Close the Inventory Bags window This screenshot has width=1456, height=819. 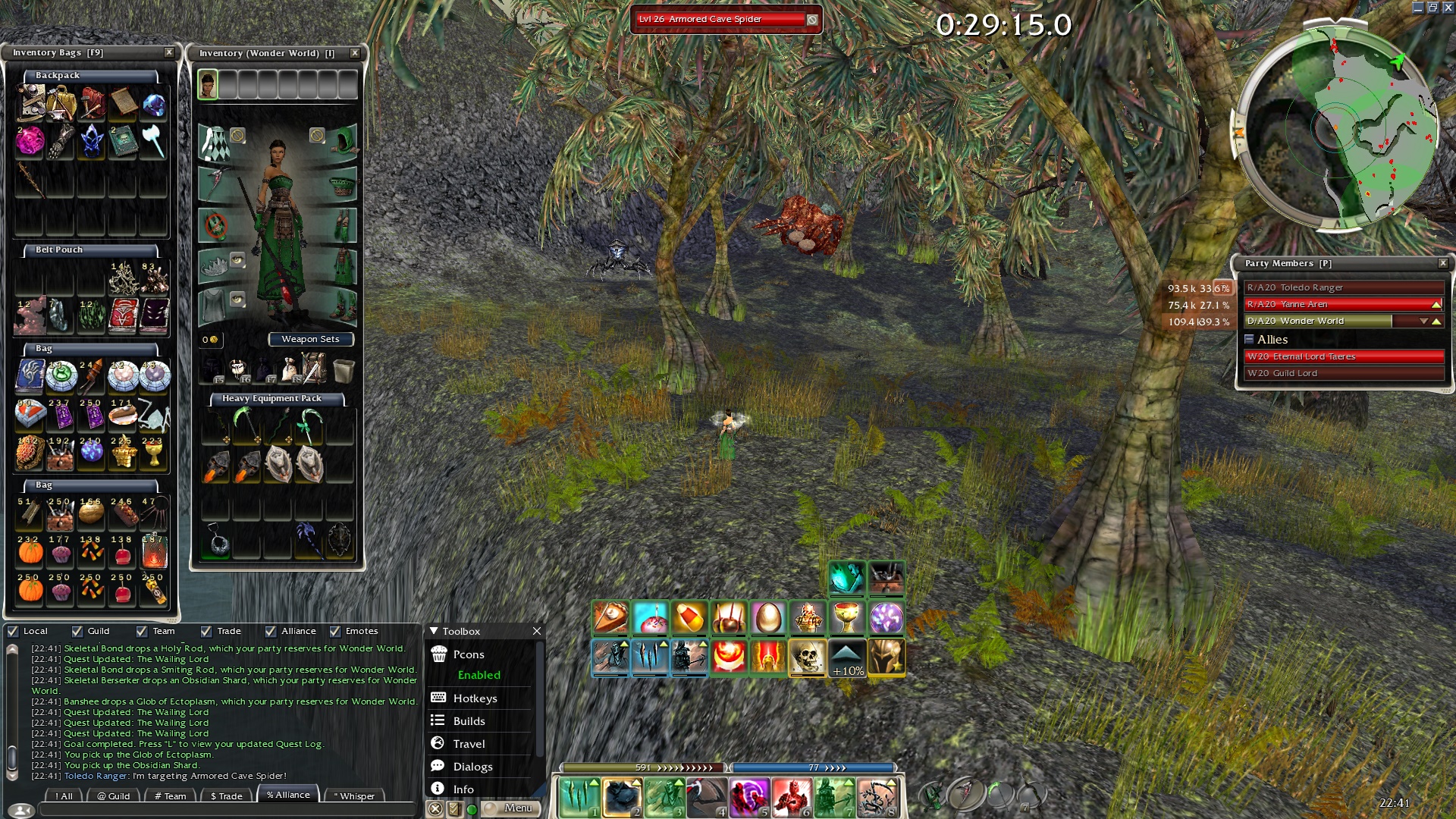[169, 52]
